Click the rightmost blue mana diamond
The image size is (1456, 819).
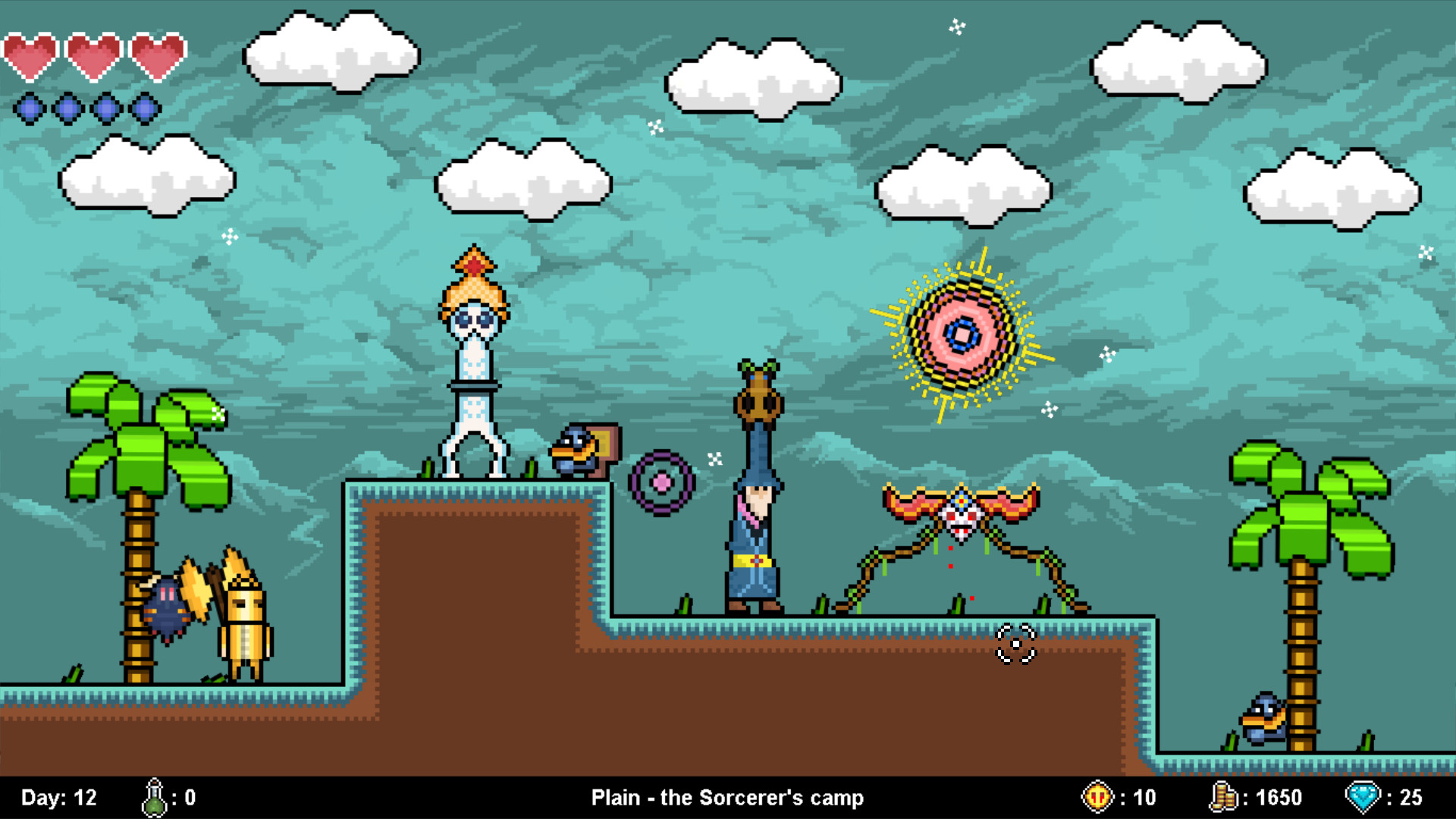point(143,108)
